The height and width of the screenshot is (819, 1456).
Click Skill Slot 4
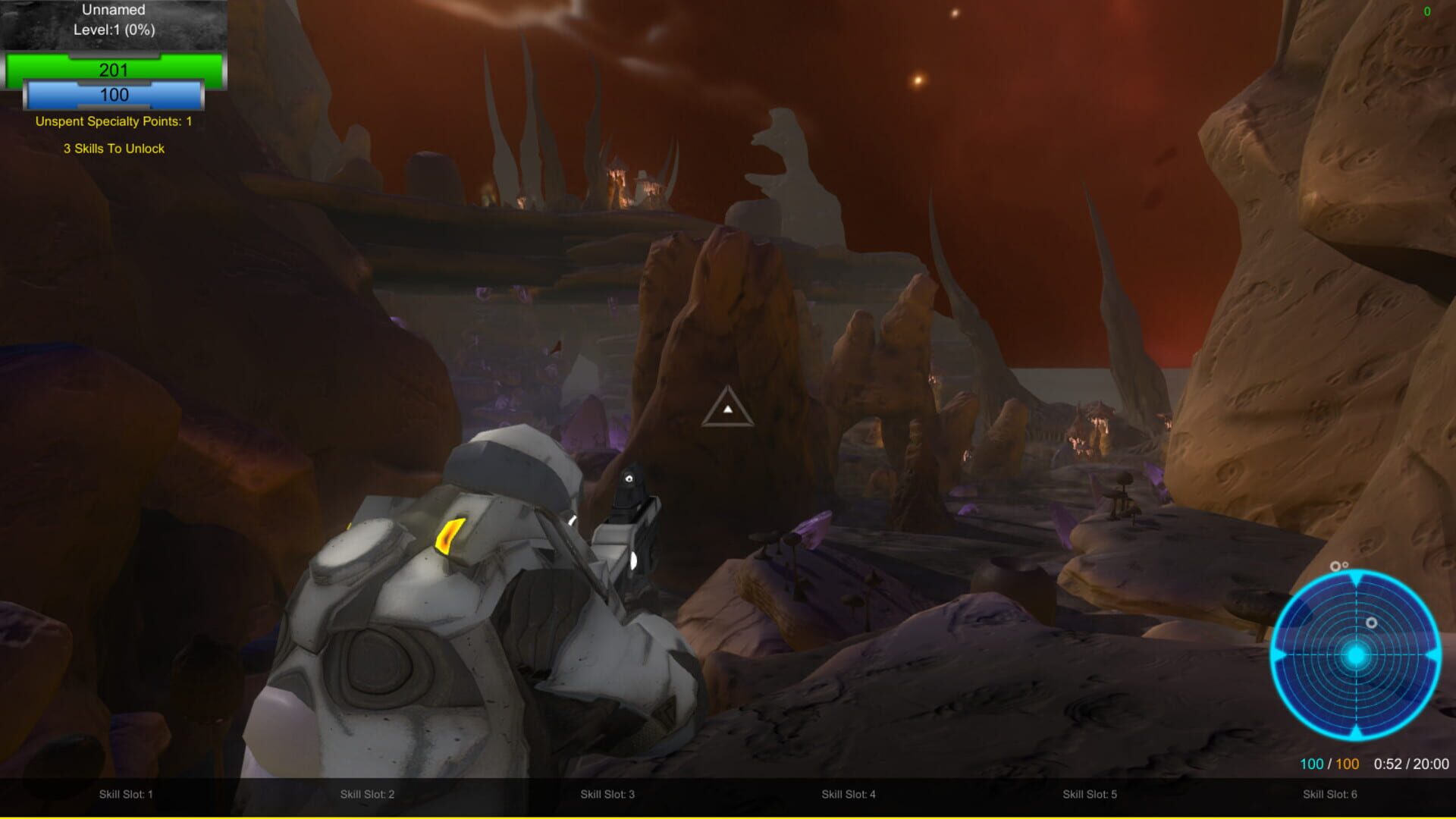click(849, 795)
